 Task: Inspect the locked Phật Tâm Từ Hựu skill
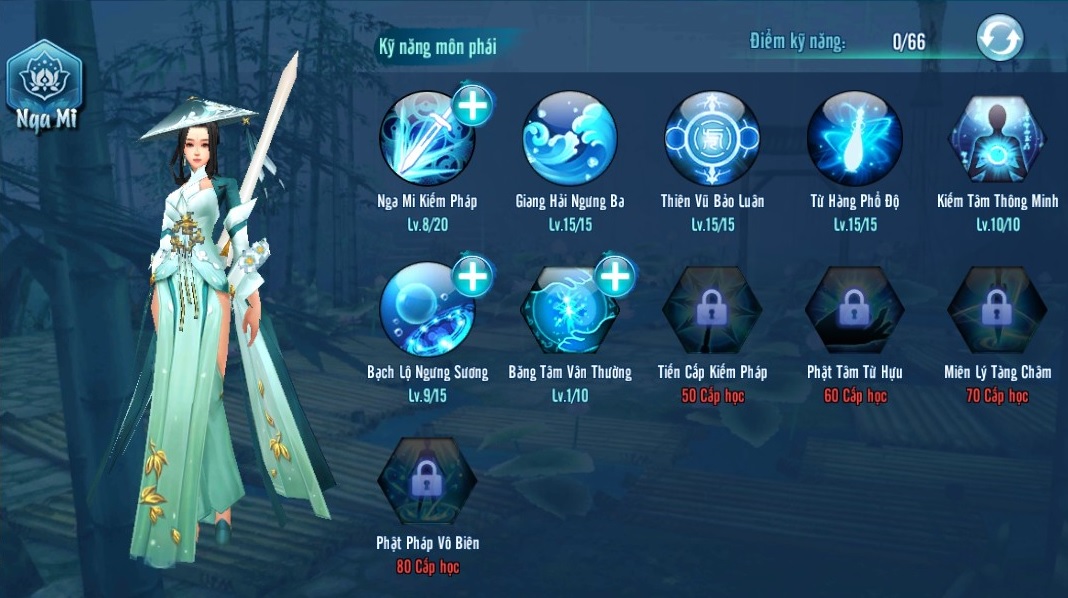tap(855, 310)
